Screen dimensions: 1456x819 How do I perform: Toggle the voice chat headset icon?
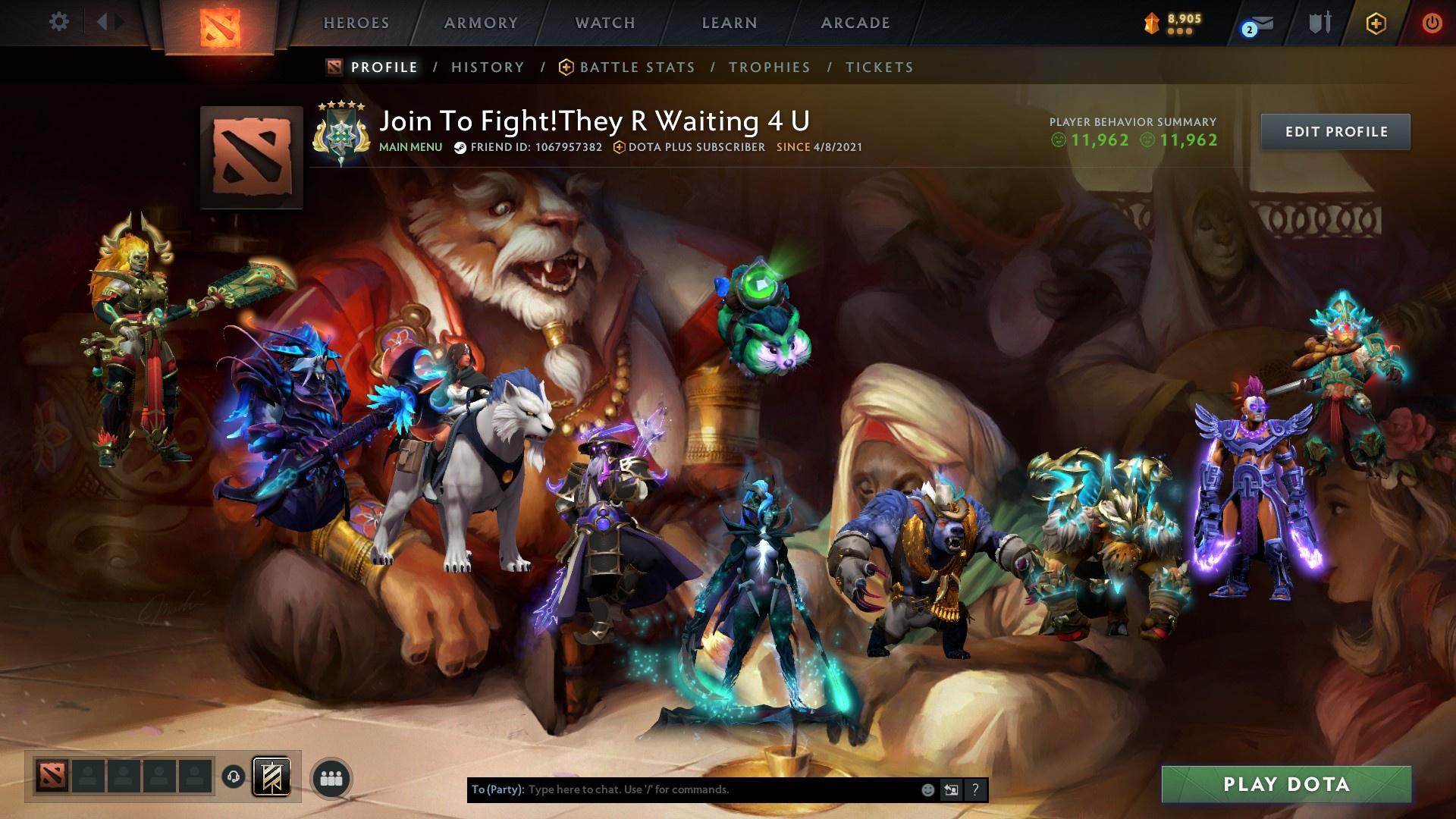point(233,776)
